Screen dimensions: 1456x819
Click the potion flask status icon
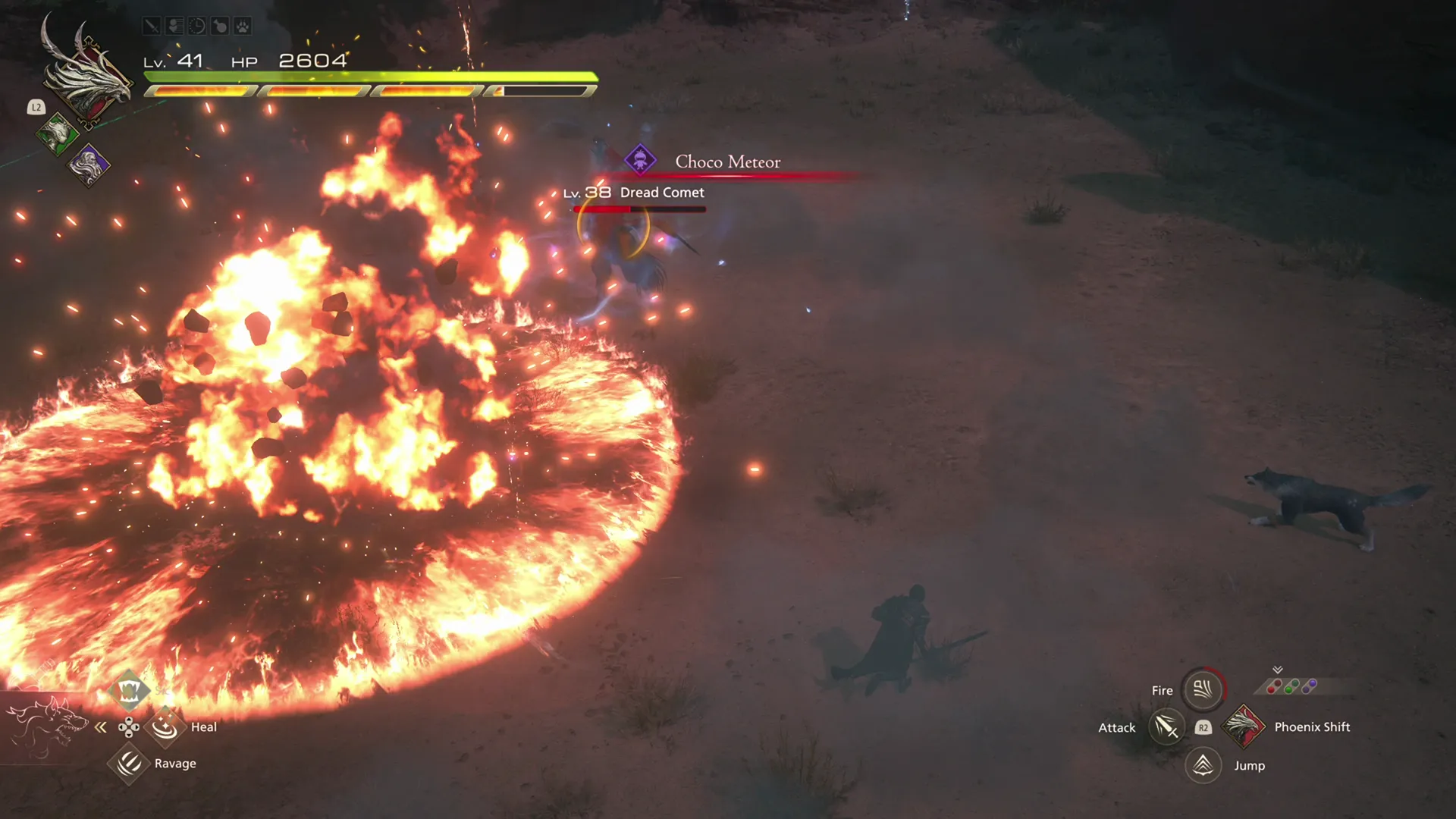tap(218, 27)
